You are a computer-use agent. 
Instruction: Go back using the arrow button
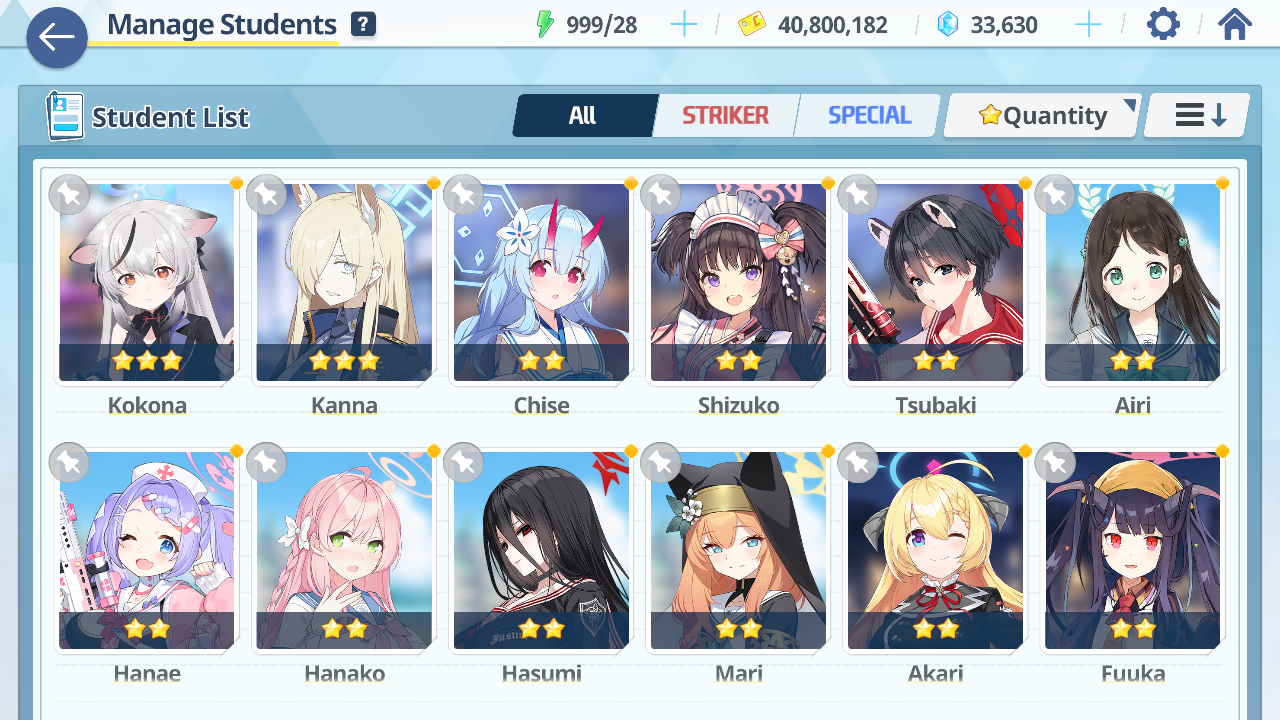coord(57,38)
